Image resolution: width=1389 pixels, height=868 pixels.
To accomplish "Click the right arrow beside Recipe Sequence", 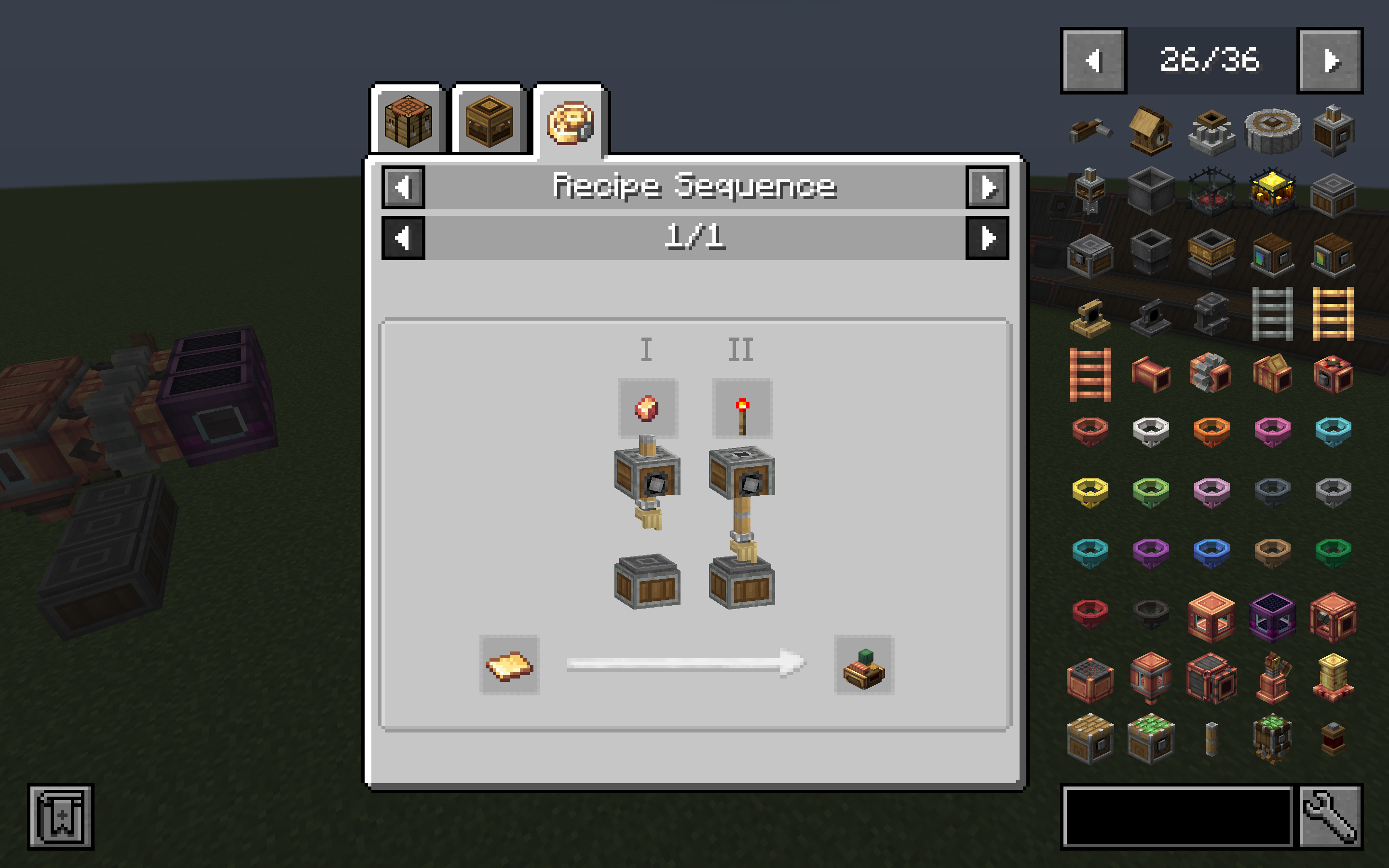I will click(x=986, y=187).
